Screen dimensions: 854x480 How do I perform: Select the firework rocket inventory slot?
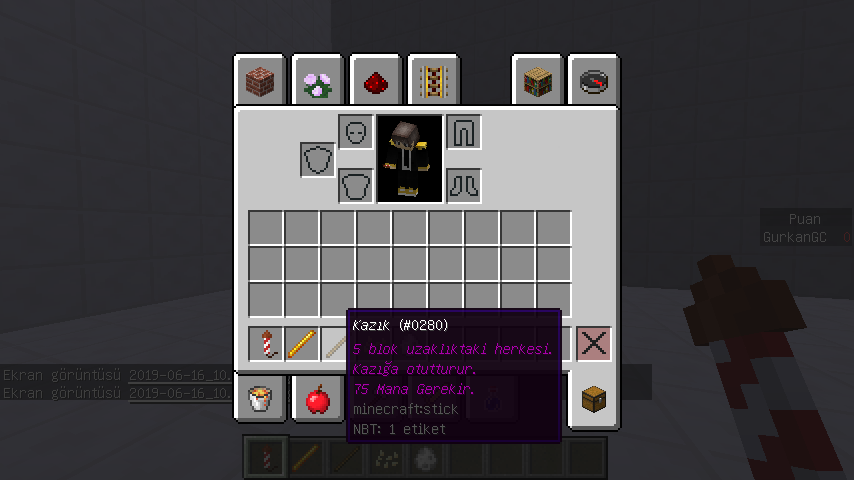pyautogui.click(x=266, y=344)
